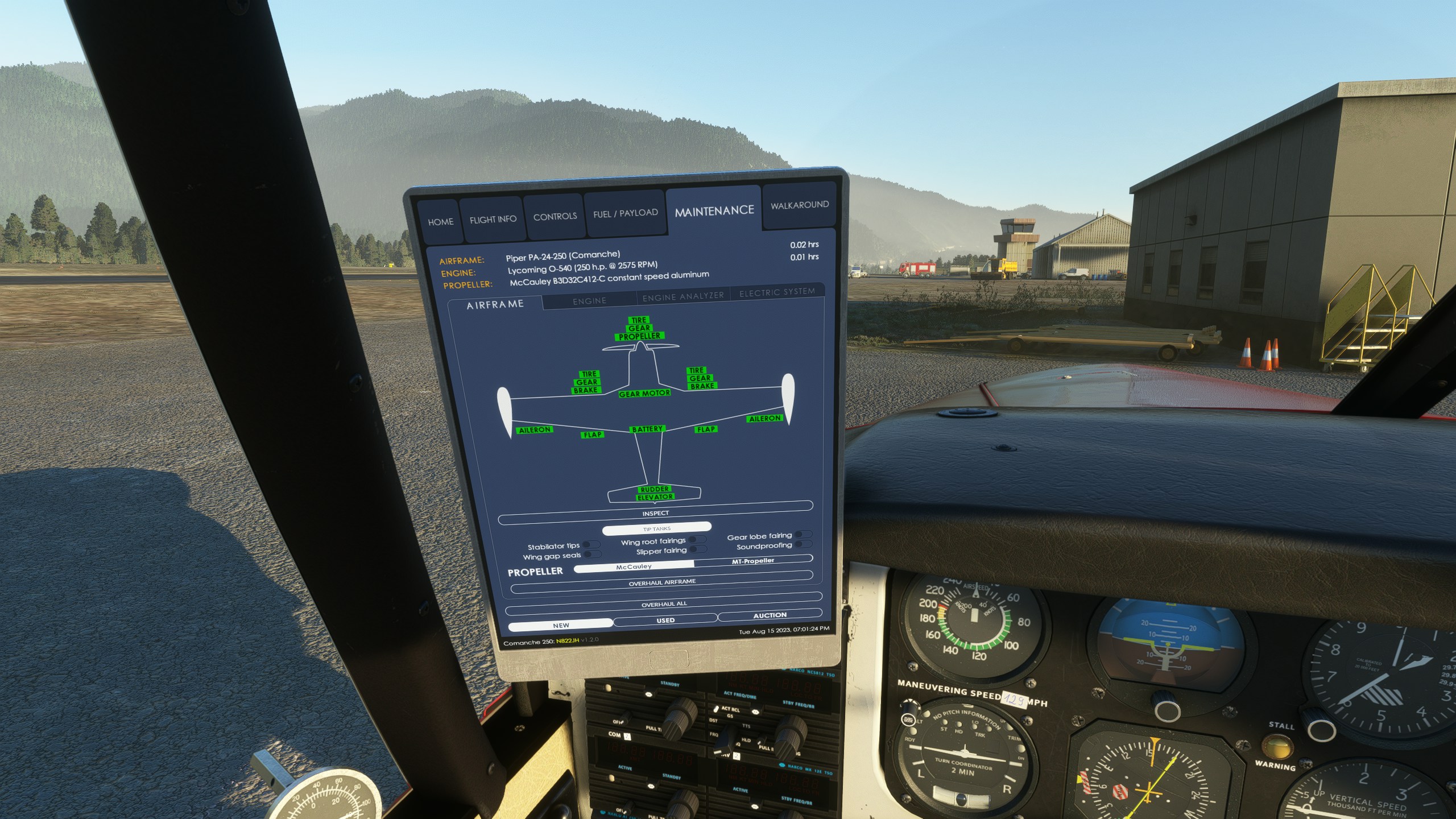Go to the FUEL / PAYLOAD tab

(x=625, y=213)
